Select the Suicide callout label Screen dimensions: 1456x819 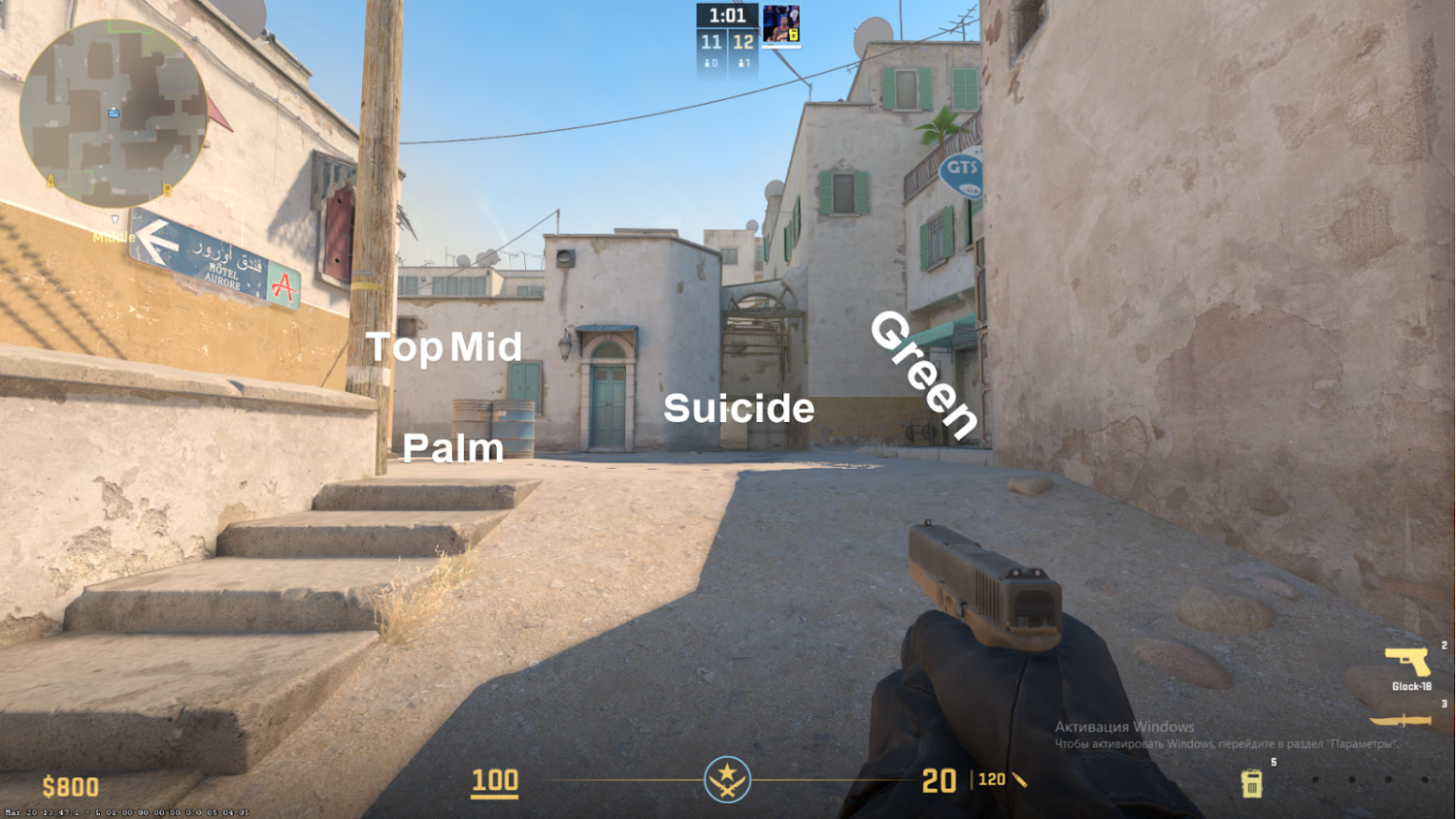click(x=739, y=409)
